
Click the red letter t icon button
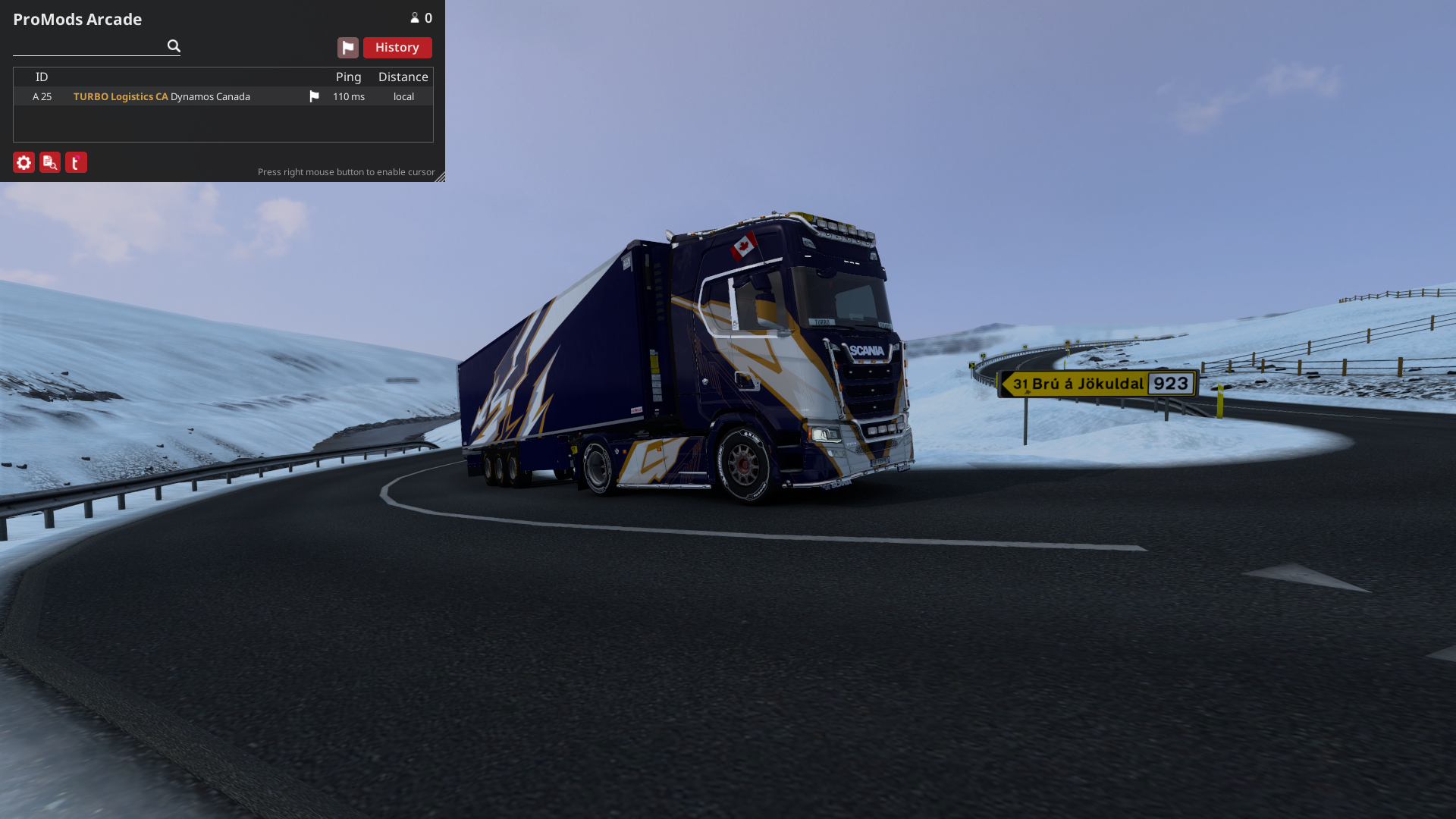[76, 162]
